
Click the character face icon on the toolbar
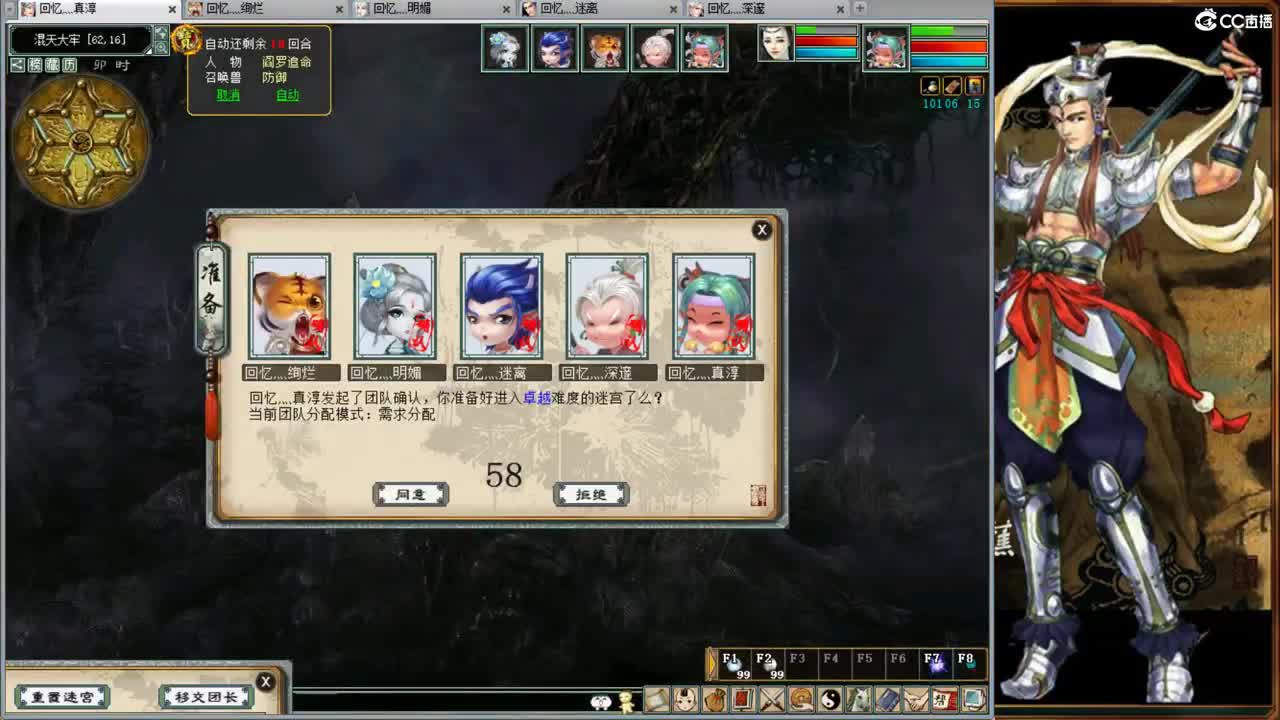click(x=683, y=699)
